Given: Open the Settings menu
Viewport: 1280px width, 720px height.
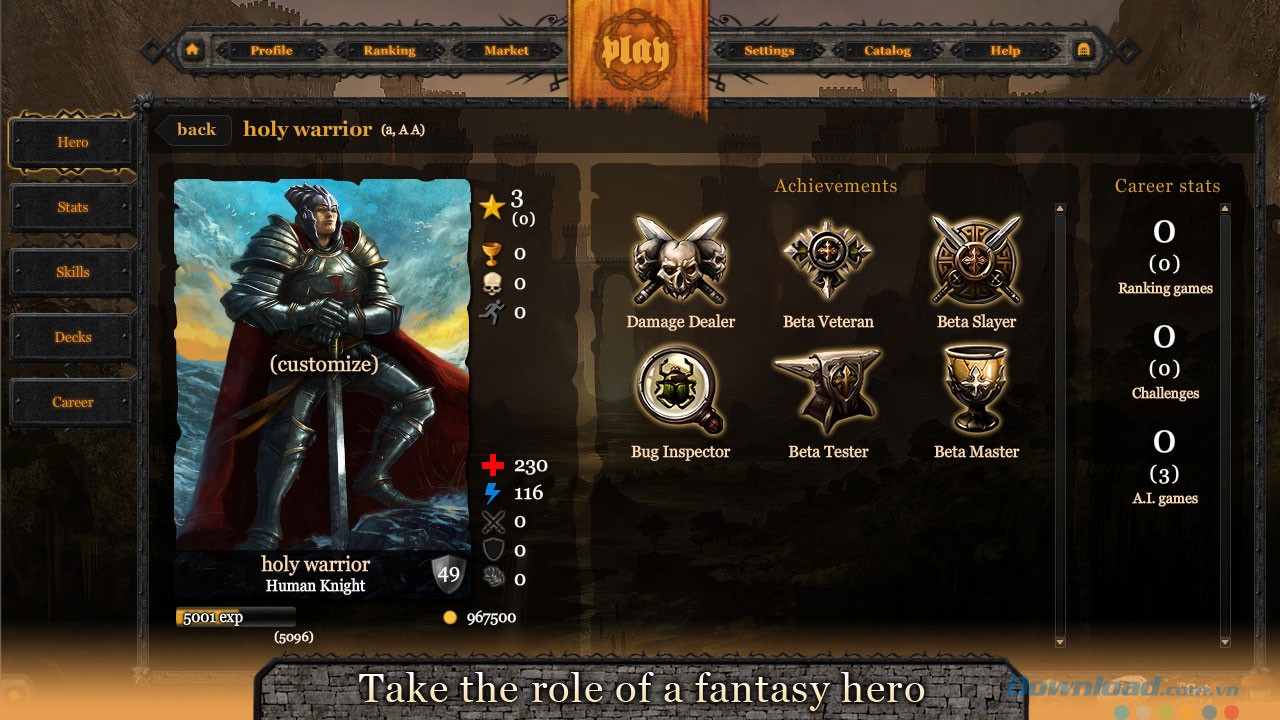Looking at the screenshot, I should pos(768,50).
